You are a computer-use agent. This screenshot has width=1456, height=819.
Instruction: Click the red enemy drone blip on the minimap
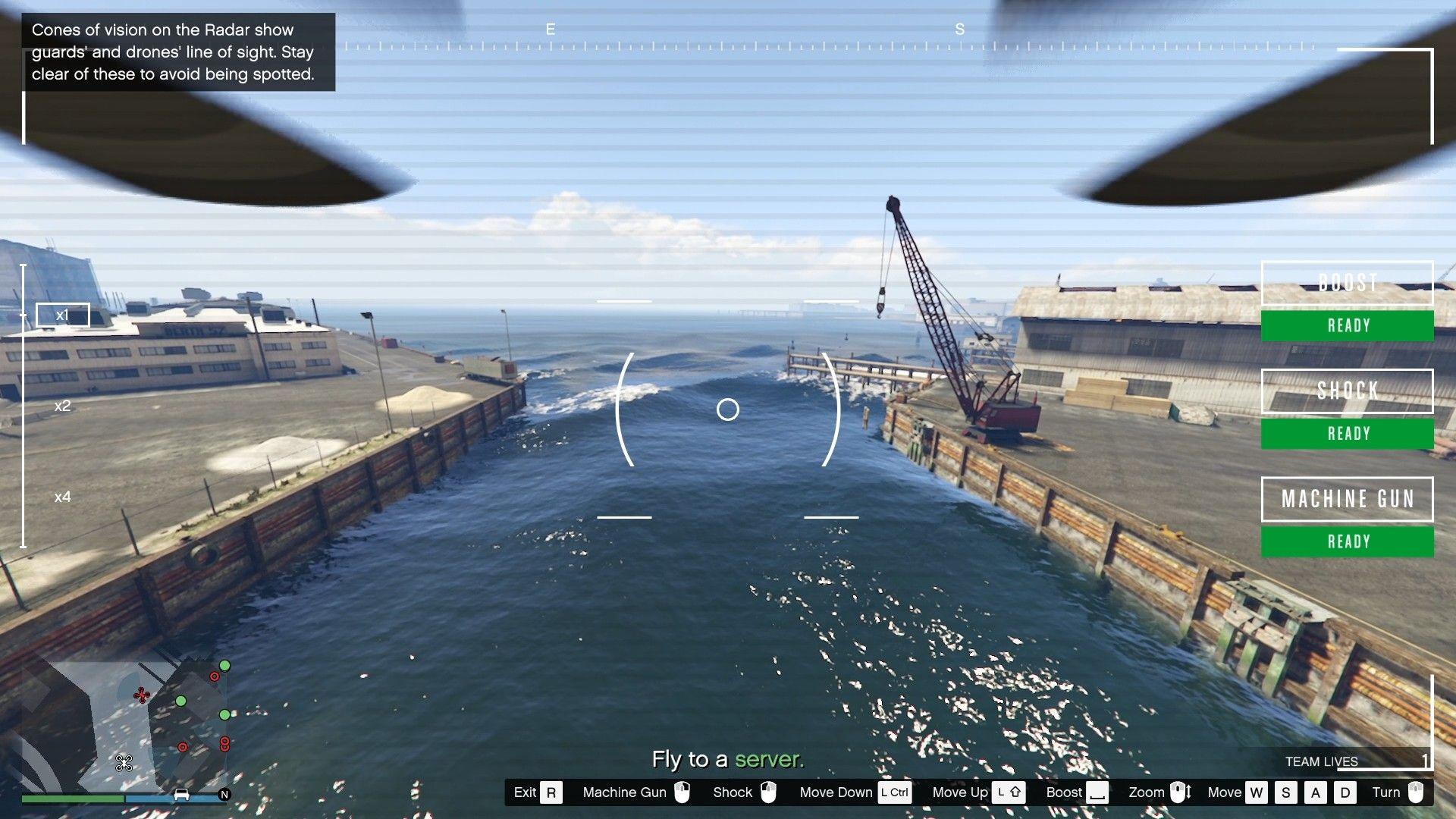point(142,695)
